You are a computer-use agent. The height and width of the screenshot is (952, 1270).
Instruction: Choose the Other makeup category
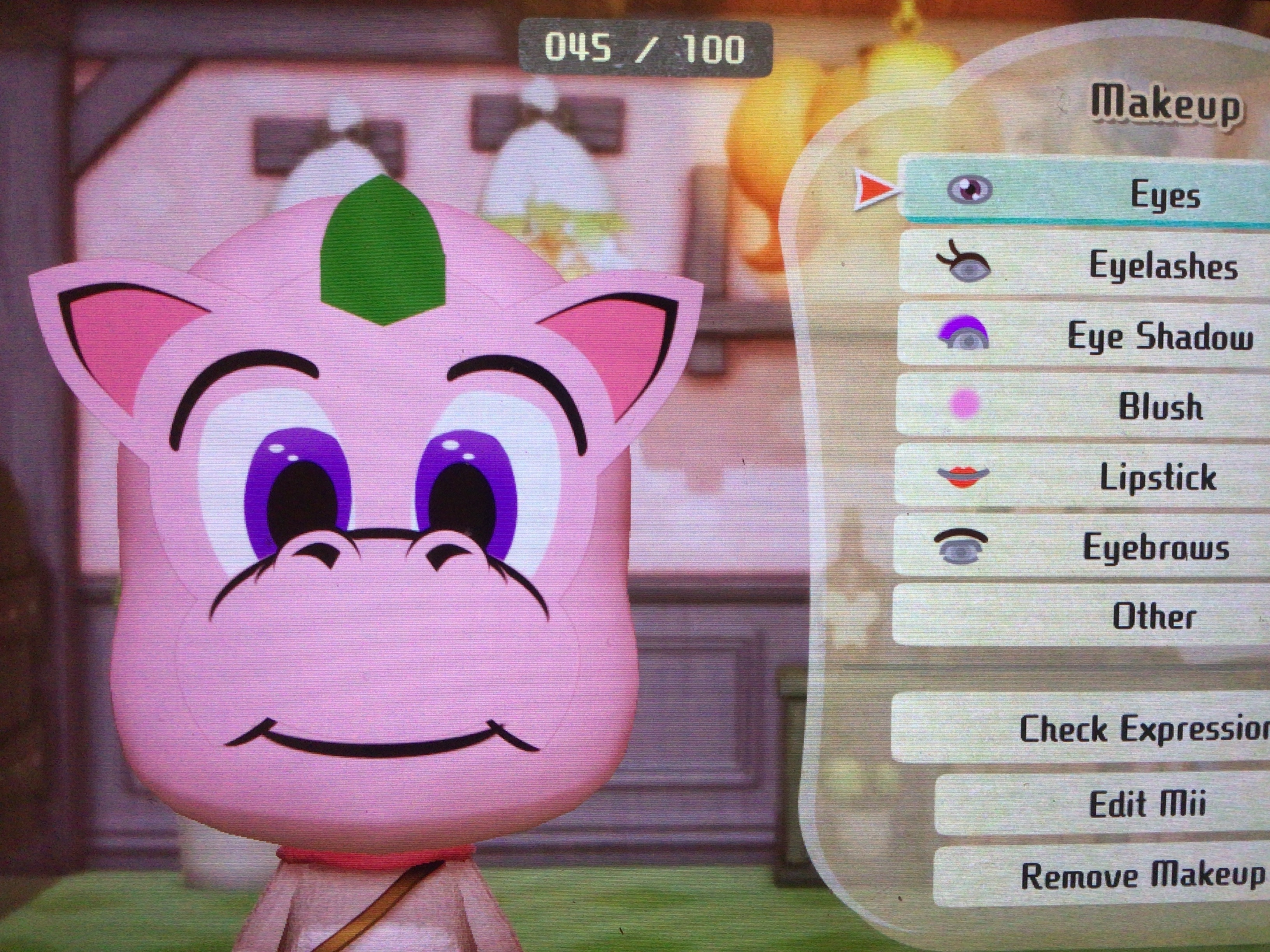coord(1085,616)
